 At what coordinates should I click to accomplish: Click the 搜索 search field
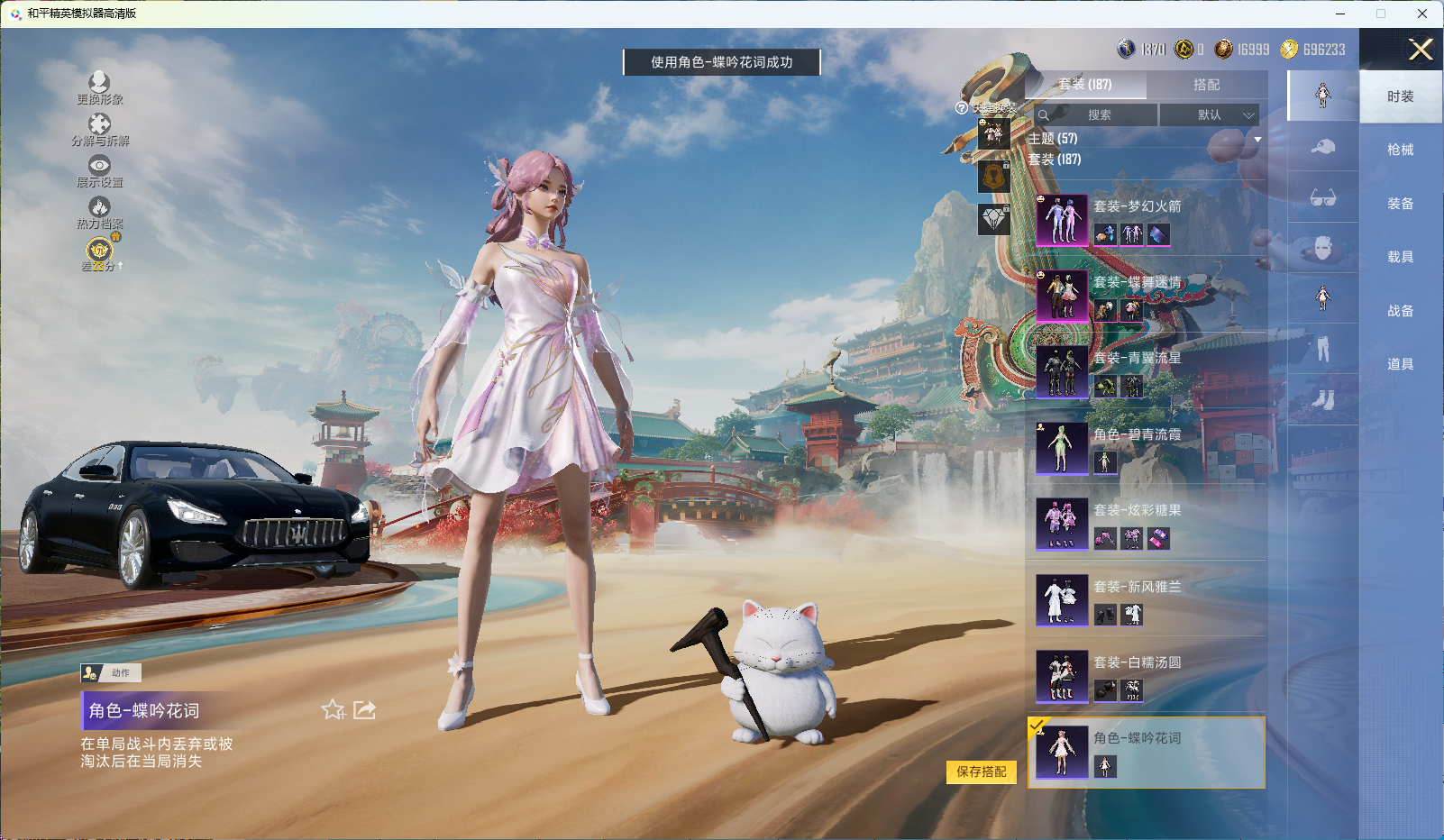click(x=1099, y=115)
